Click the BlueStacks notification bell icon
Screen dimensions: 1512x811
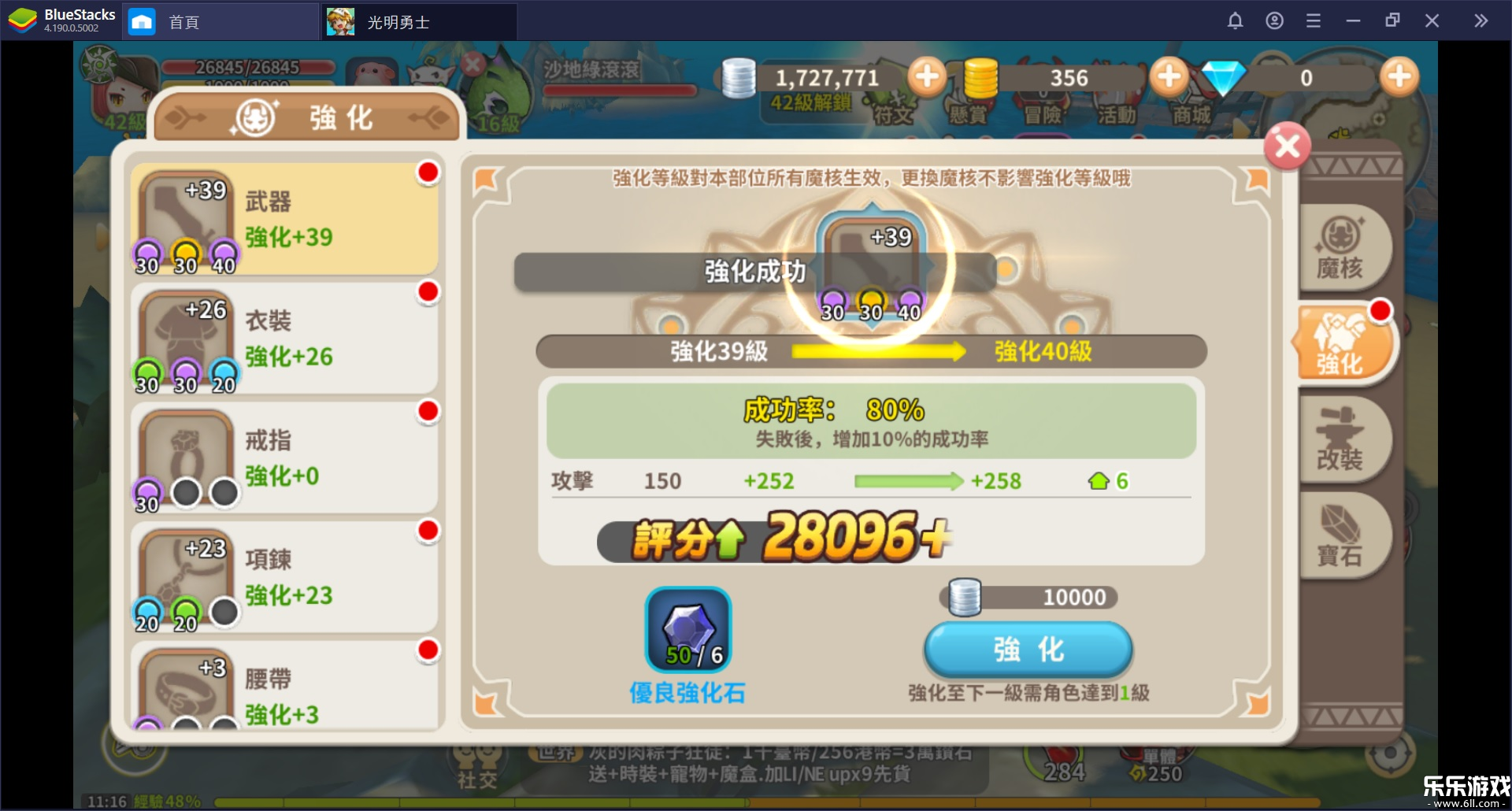pyautogui.click(x=1236, y=20)
